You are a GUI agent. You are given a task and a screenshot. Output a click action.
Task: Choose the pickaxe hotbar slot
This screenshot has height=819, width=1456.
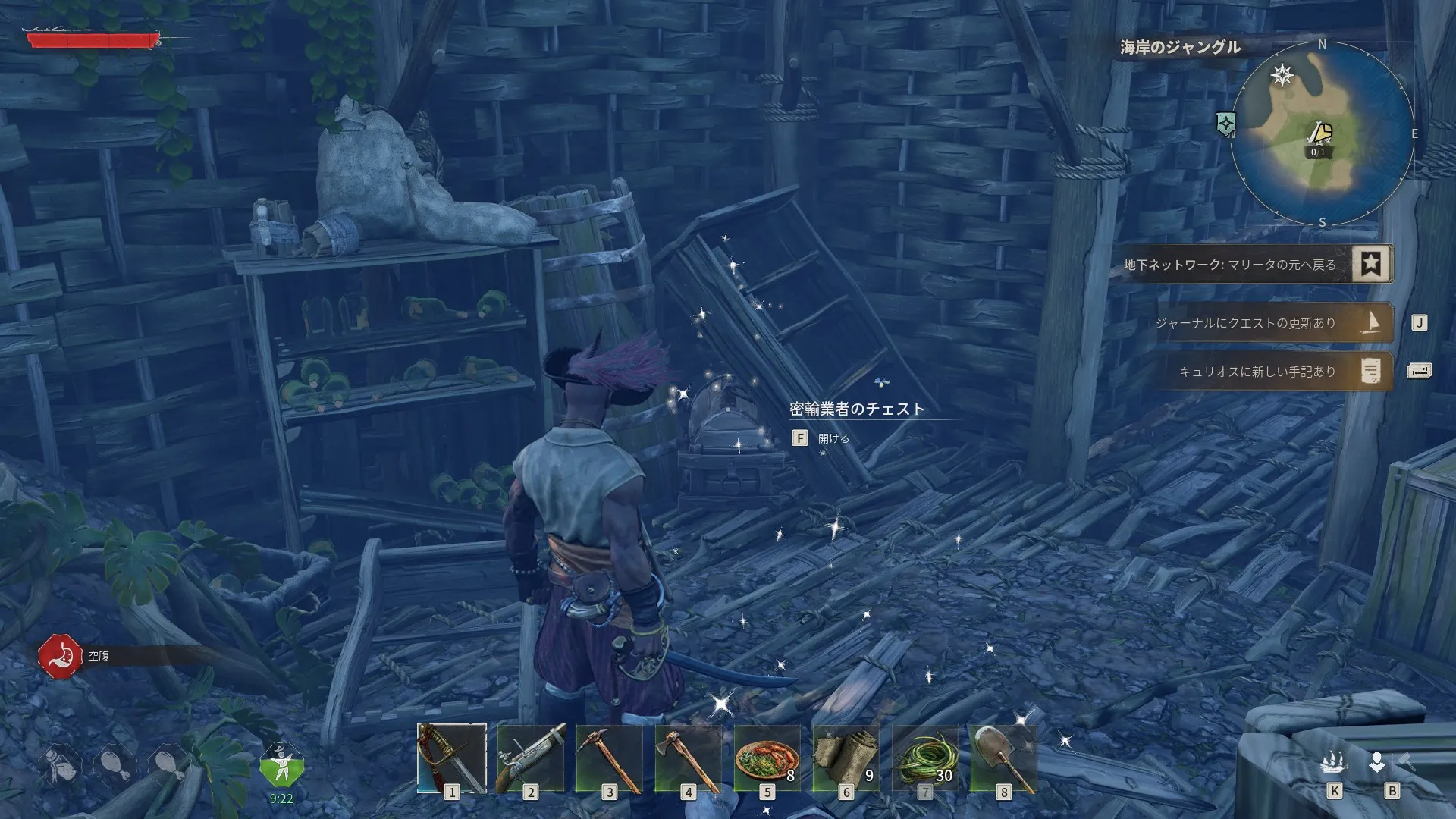click(610, 758)
